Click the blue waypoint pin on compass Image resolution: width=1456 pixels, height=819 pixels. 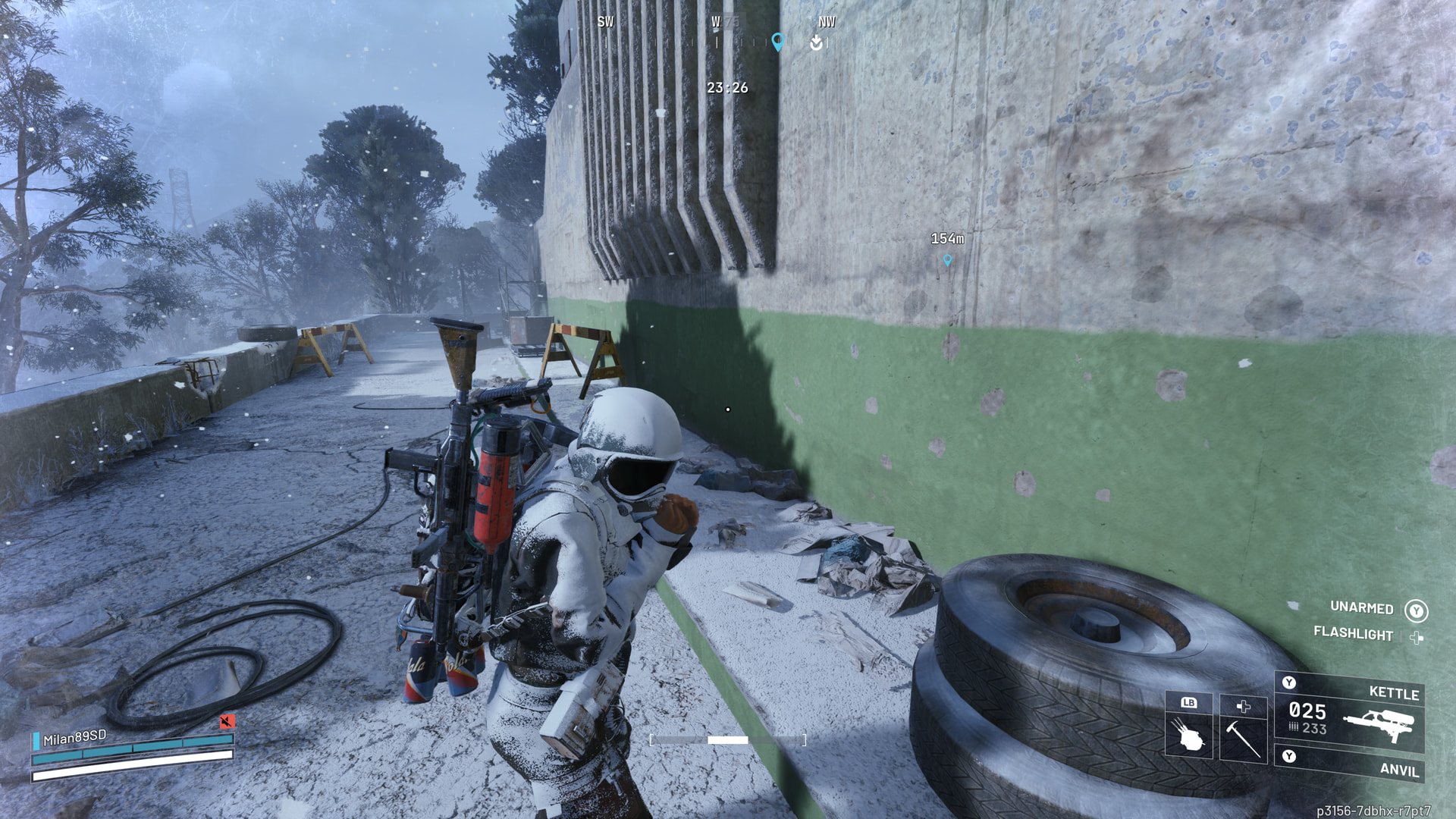click(x=777, y=42)
